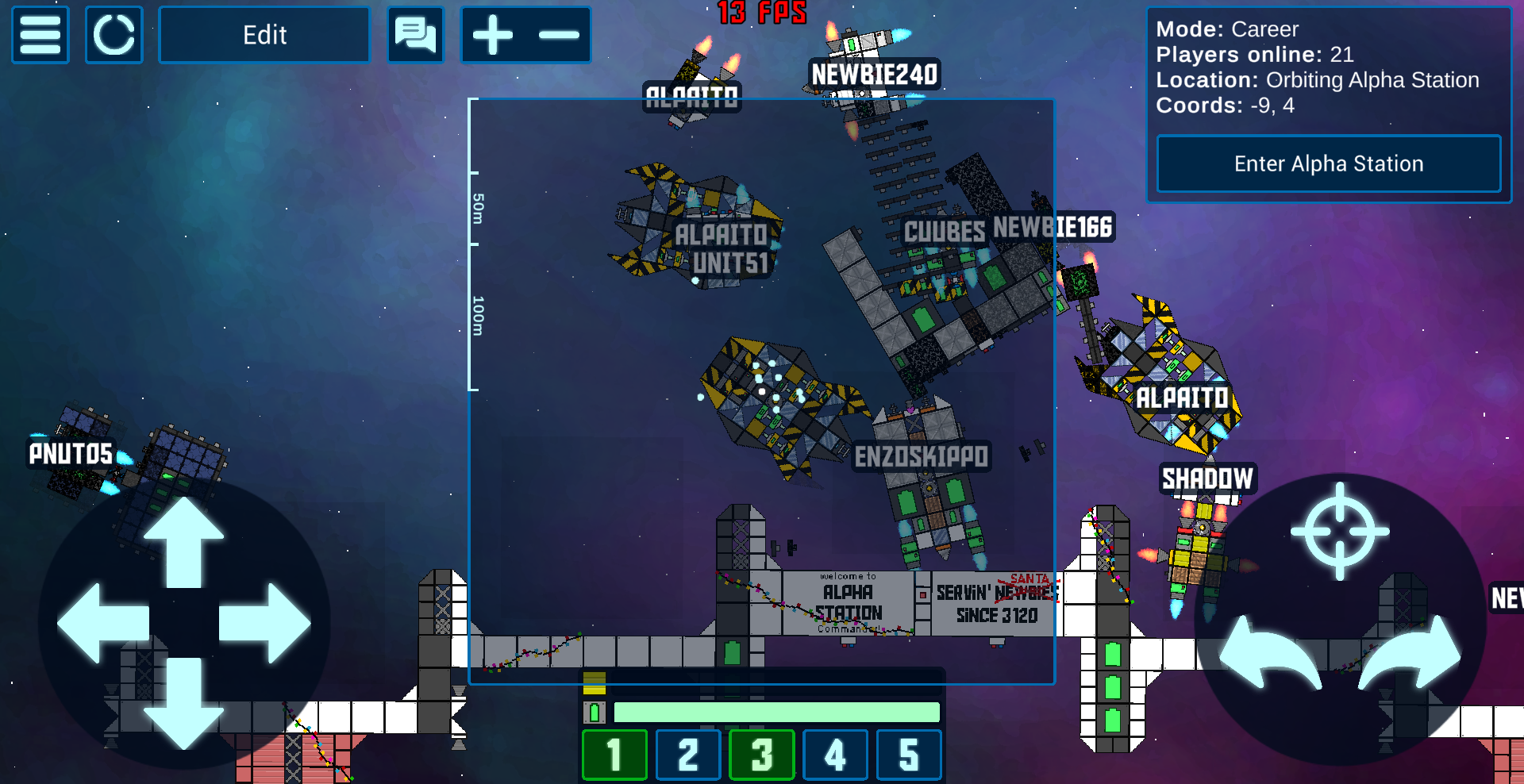Open the ship Edit mode
Screen dimensions: 1524x784
click(264, 35)
